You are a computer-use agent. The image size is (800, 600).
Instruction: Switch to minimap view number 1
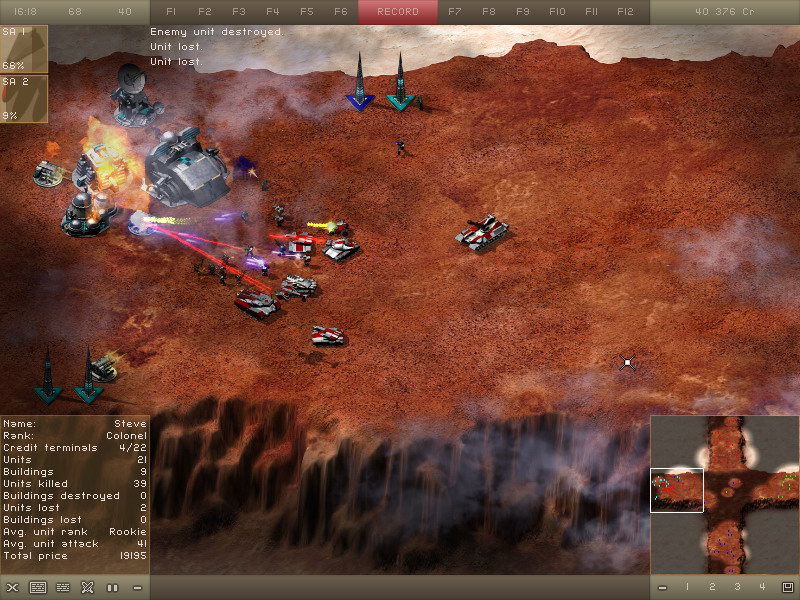pyautogui.click(x=687, y=587)
